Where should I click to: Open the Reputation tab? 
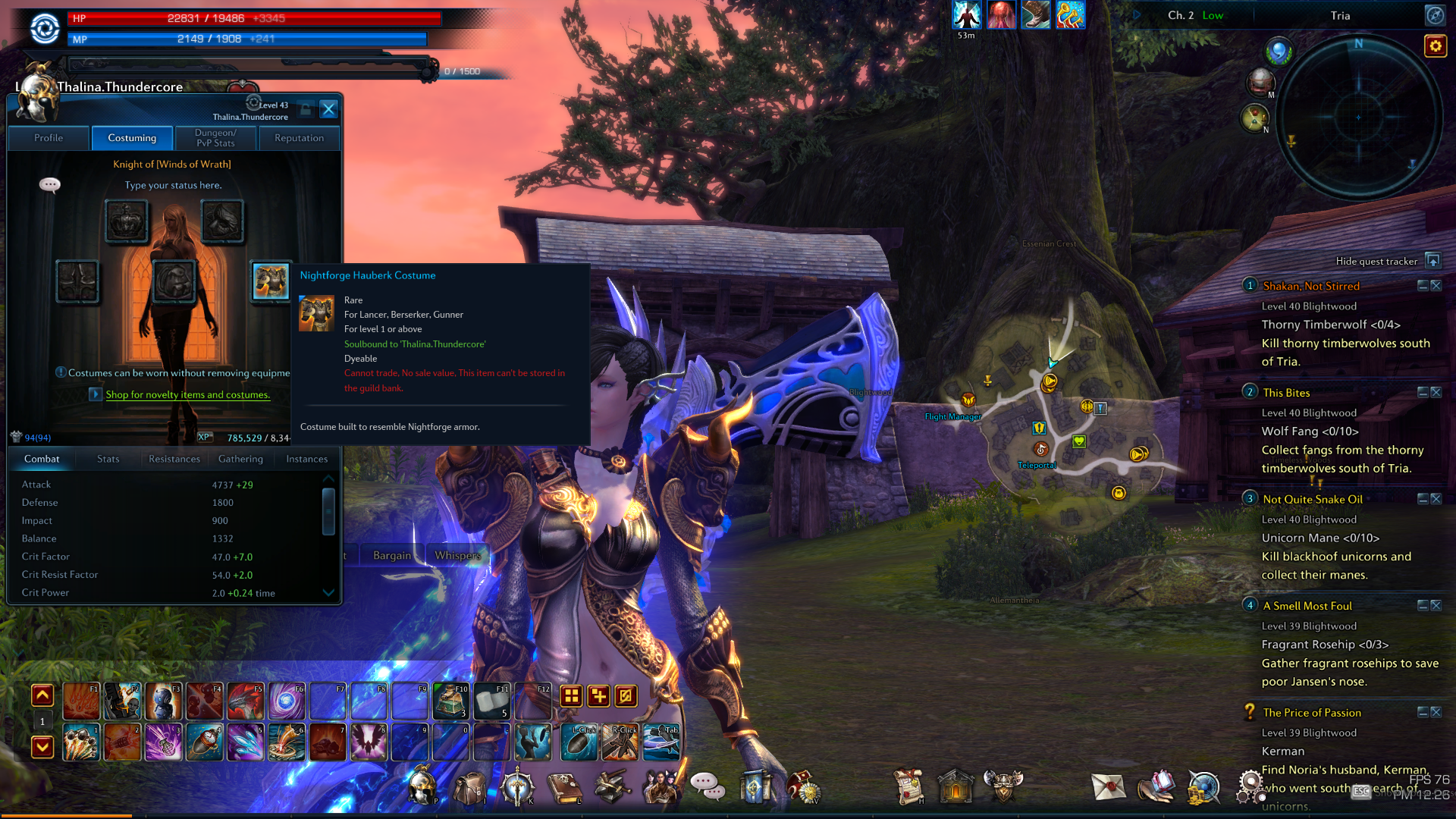(299, 138)
